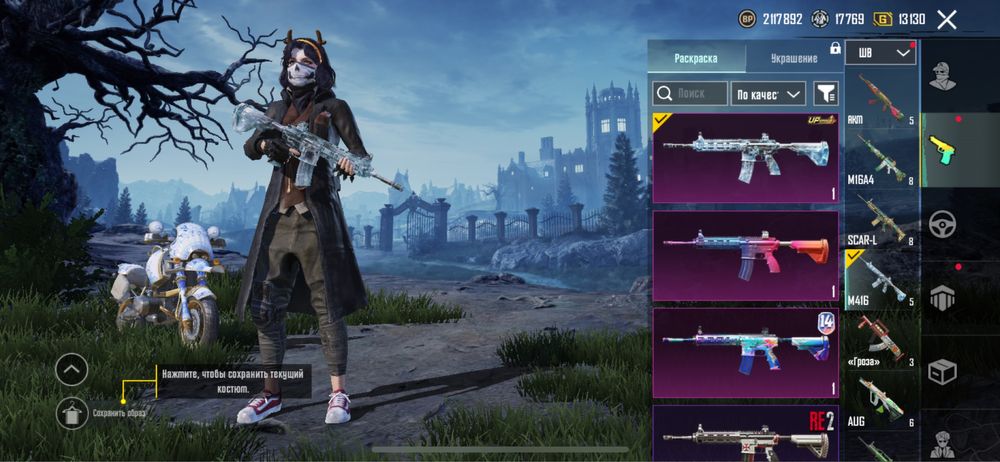Viewport: 1000px width, 462px height.
Task: Open the ШВ weapon type dropdown
Action: click(880, 53)
